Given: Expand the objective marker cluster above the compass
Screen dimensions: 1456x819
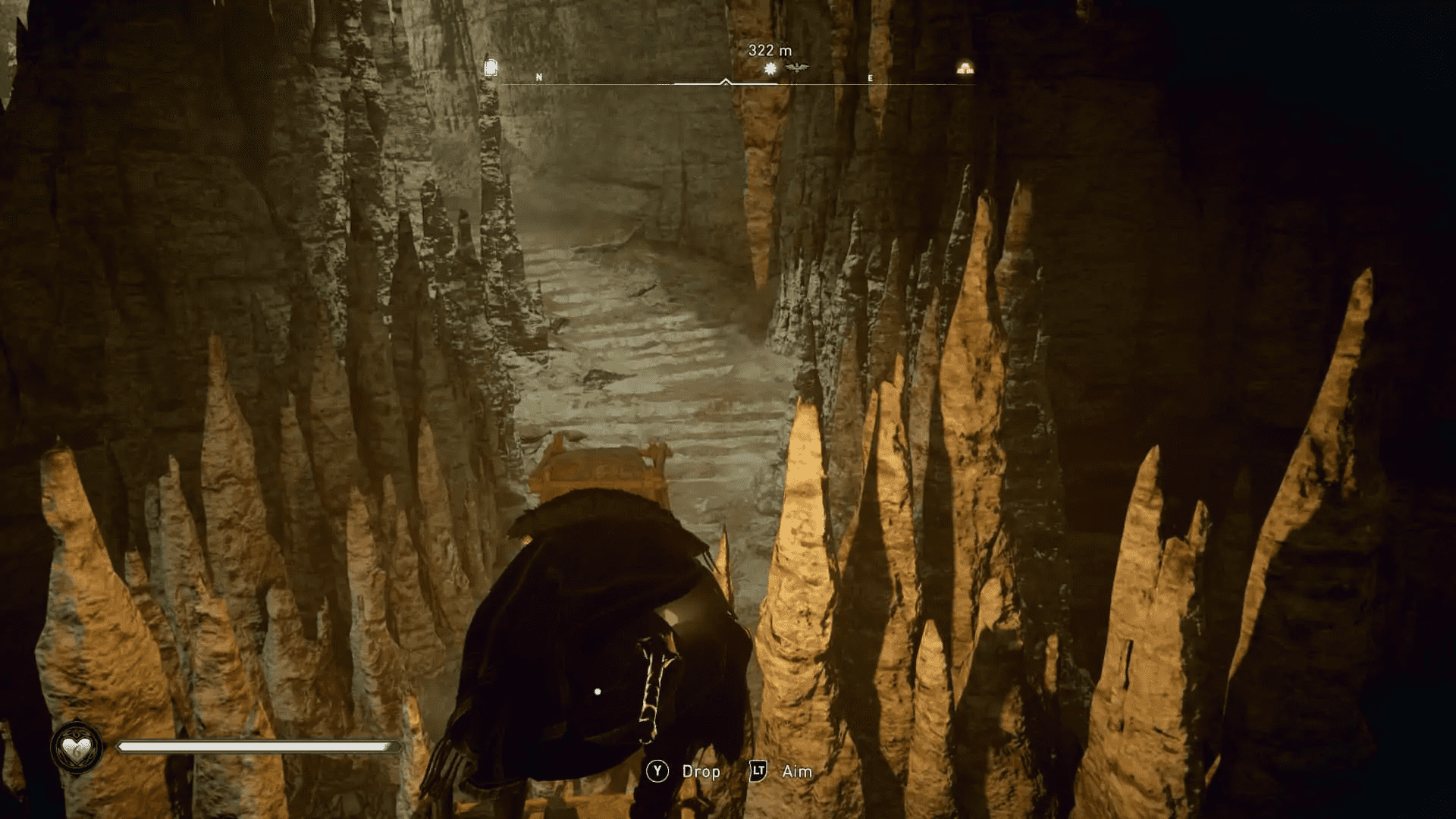Looking at the screenshot, I should [x=783, y=67].
